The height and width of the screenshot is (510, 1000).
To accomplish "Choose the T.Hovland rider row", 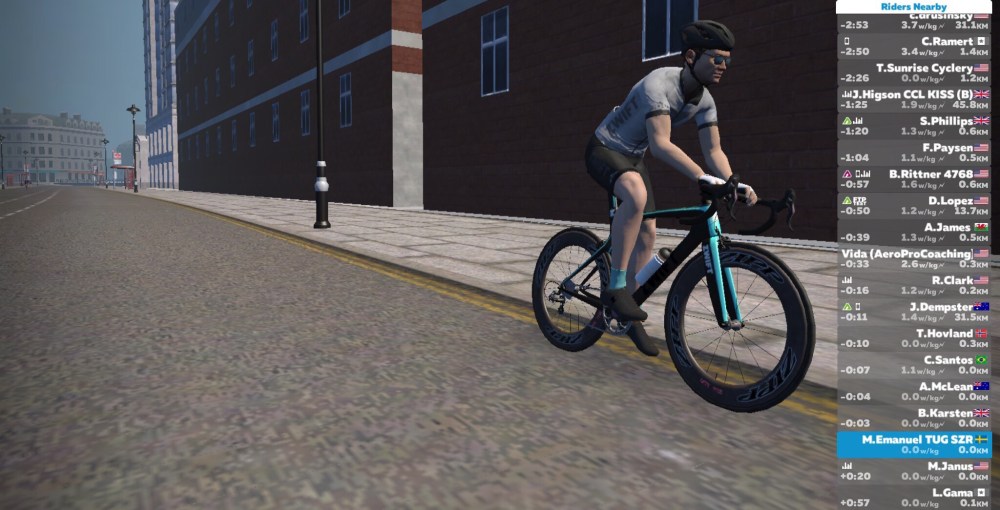I will 915,338.
